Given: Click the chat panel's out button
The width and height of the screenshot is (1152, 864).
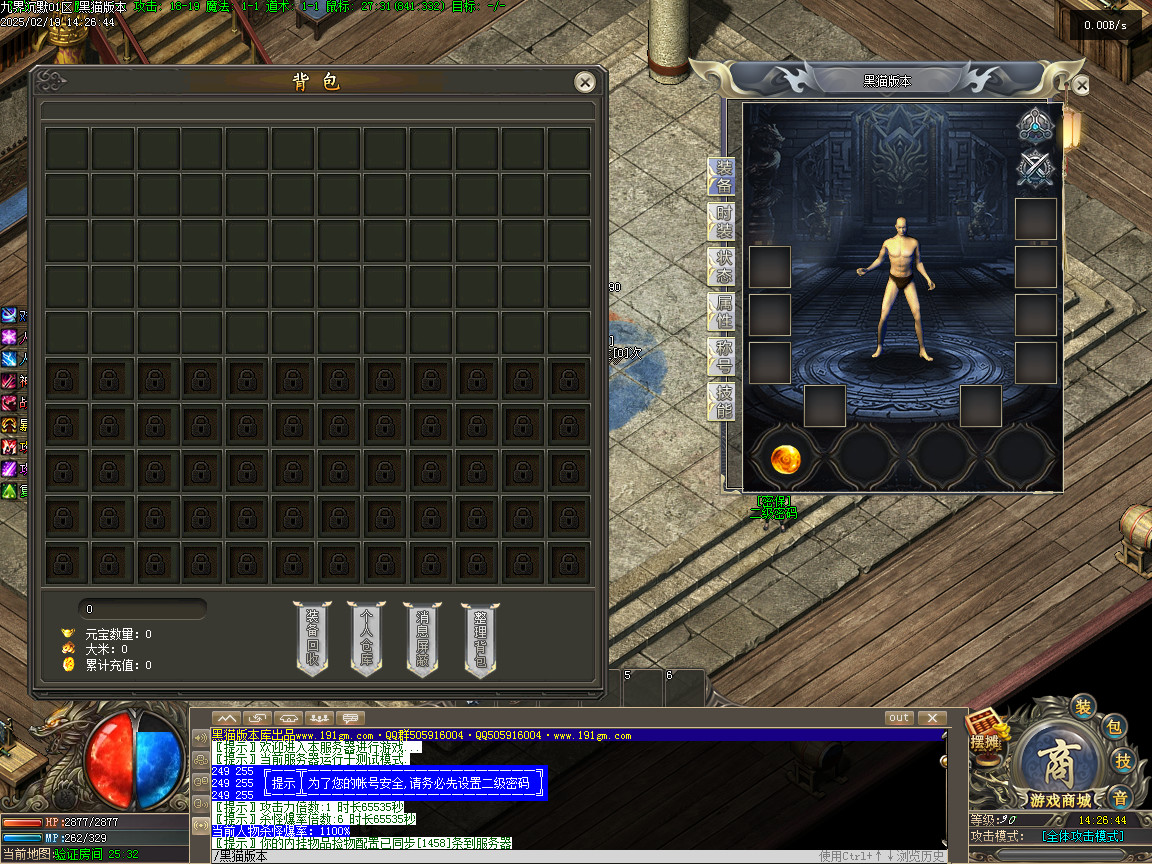Looking at the screenshot, I should pyautogui.click(x=899, y=718).
